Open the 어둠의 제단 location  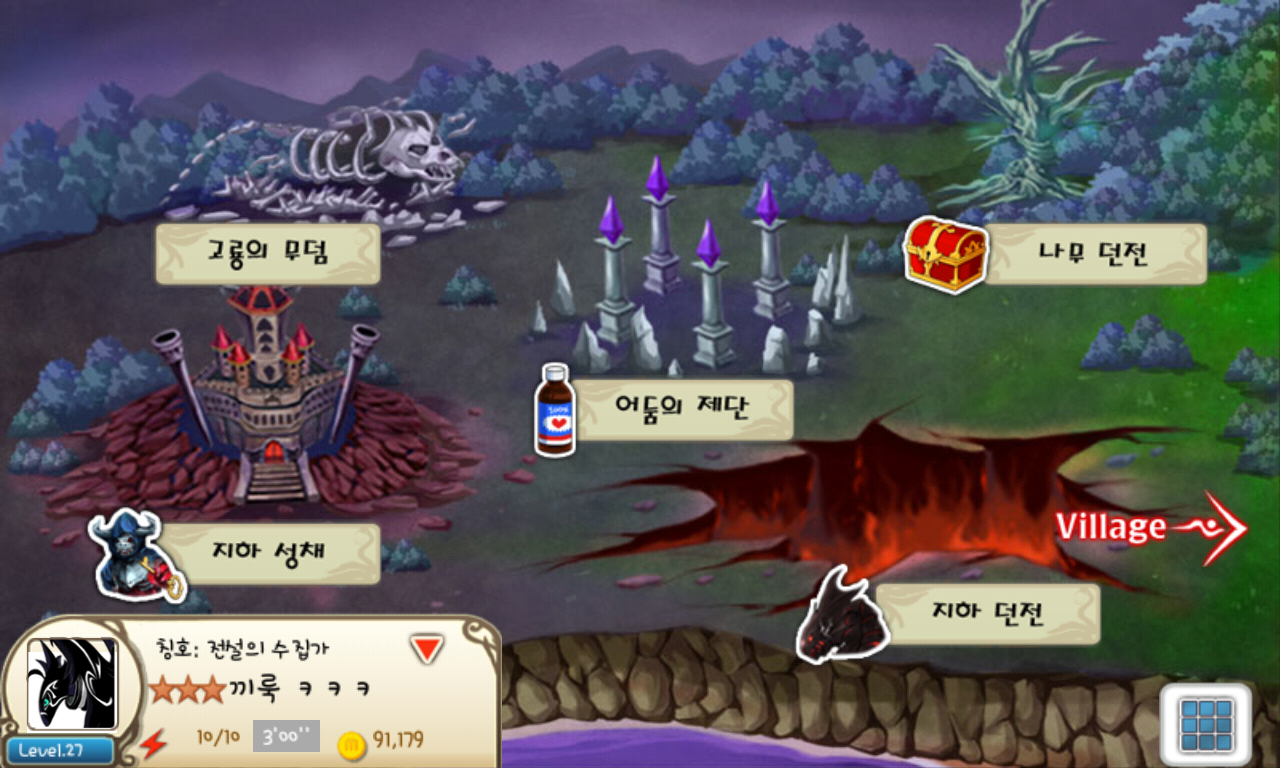[x=684, y=409]
